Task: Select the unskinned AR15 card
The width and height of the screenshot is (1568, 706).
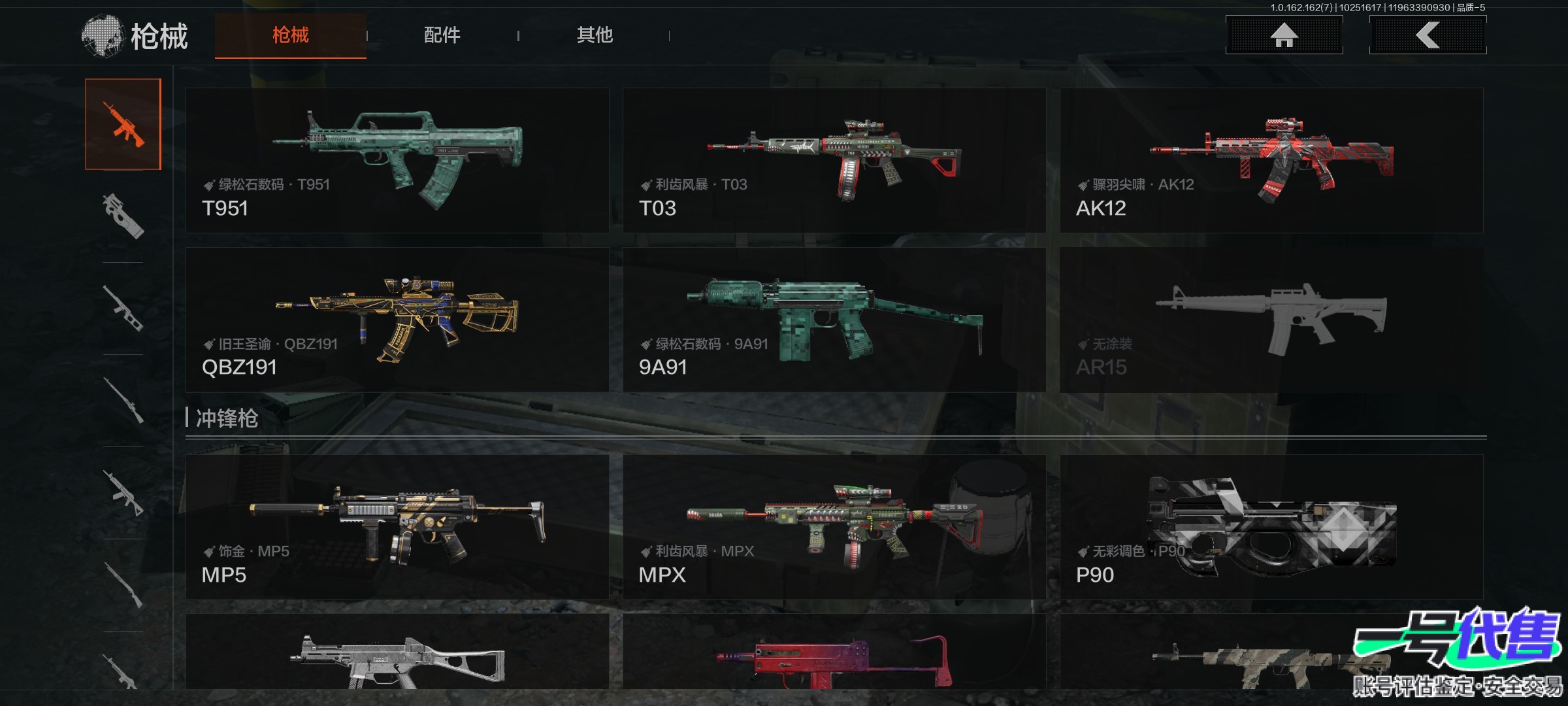Action: [1271, 320]
